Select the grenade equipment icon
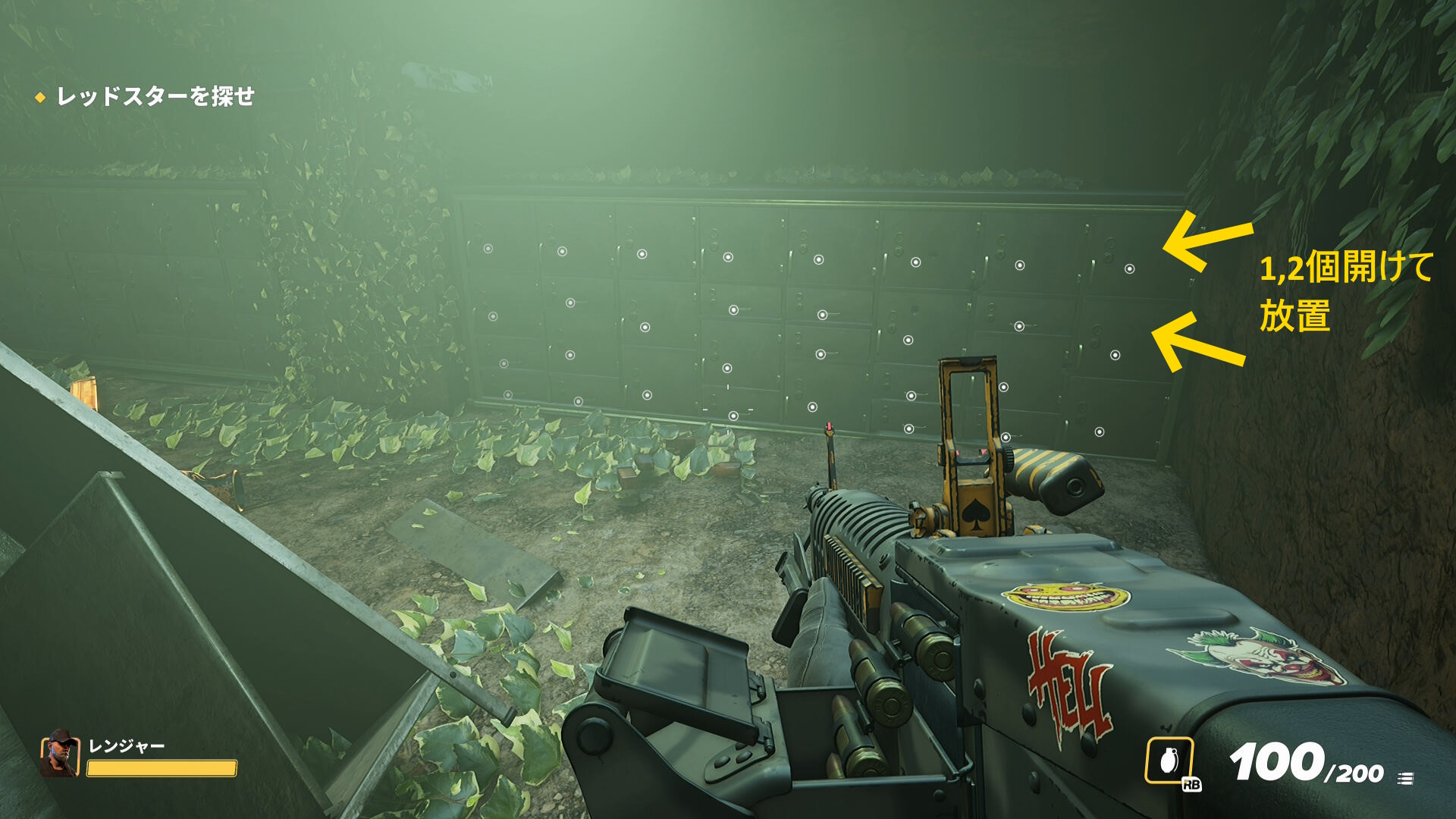1456x819 pixels. [x=1169, y=761]
